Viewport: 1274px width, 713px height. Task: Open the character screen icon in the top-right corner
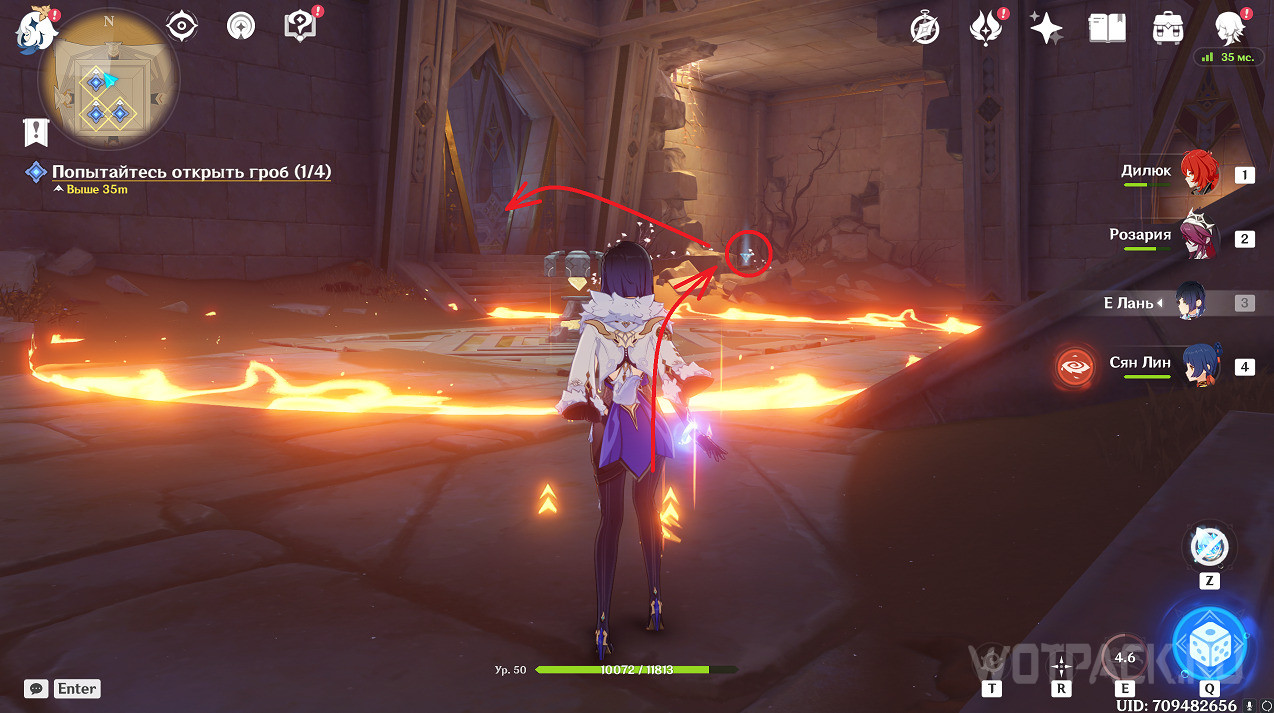click(1229, 28)
